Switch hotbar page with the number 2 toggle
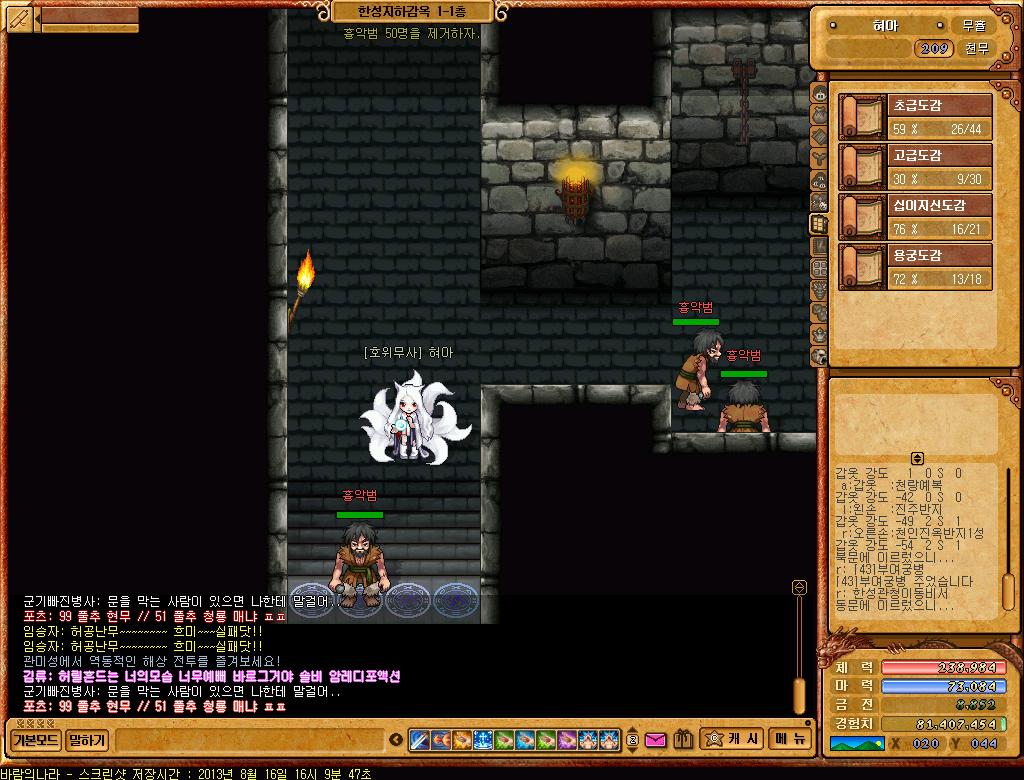The width and height of the screenshot is (1024, 780). (x=632, y=741)
